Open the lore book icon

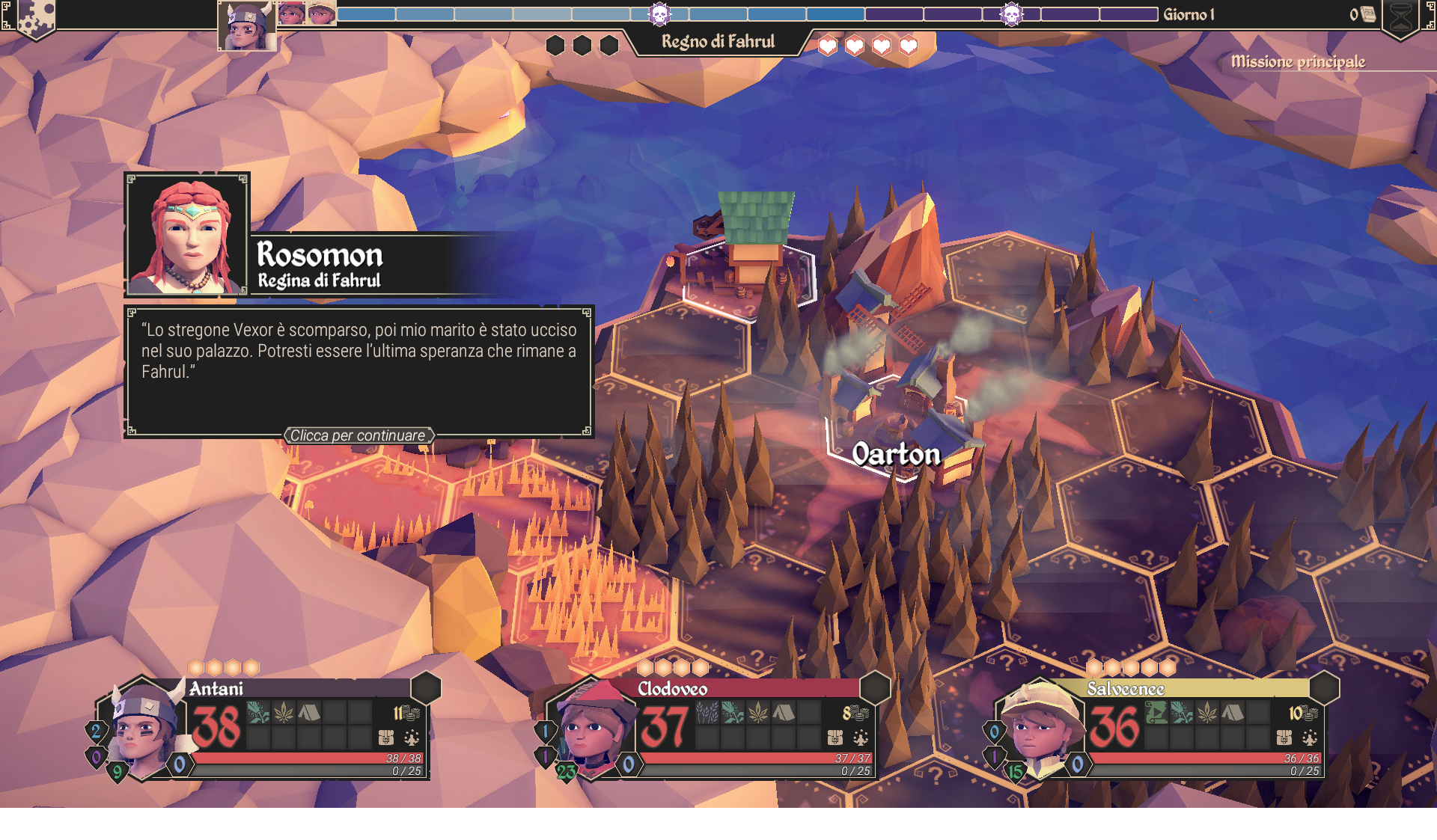[x=1368, y=14]
